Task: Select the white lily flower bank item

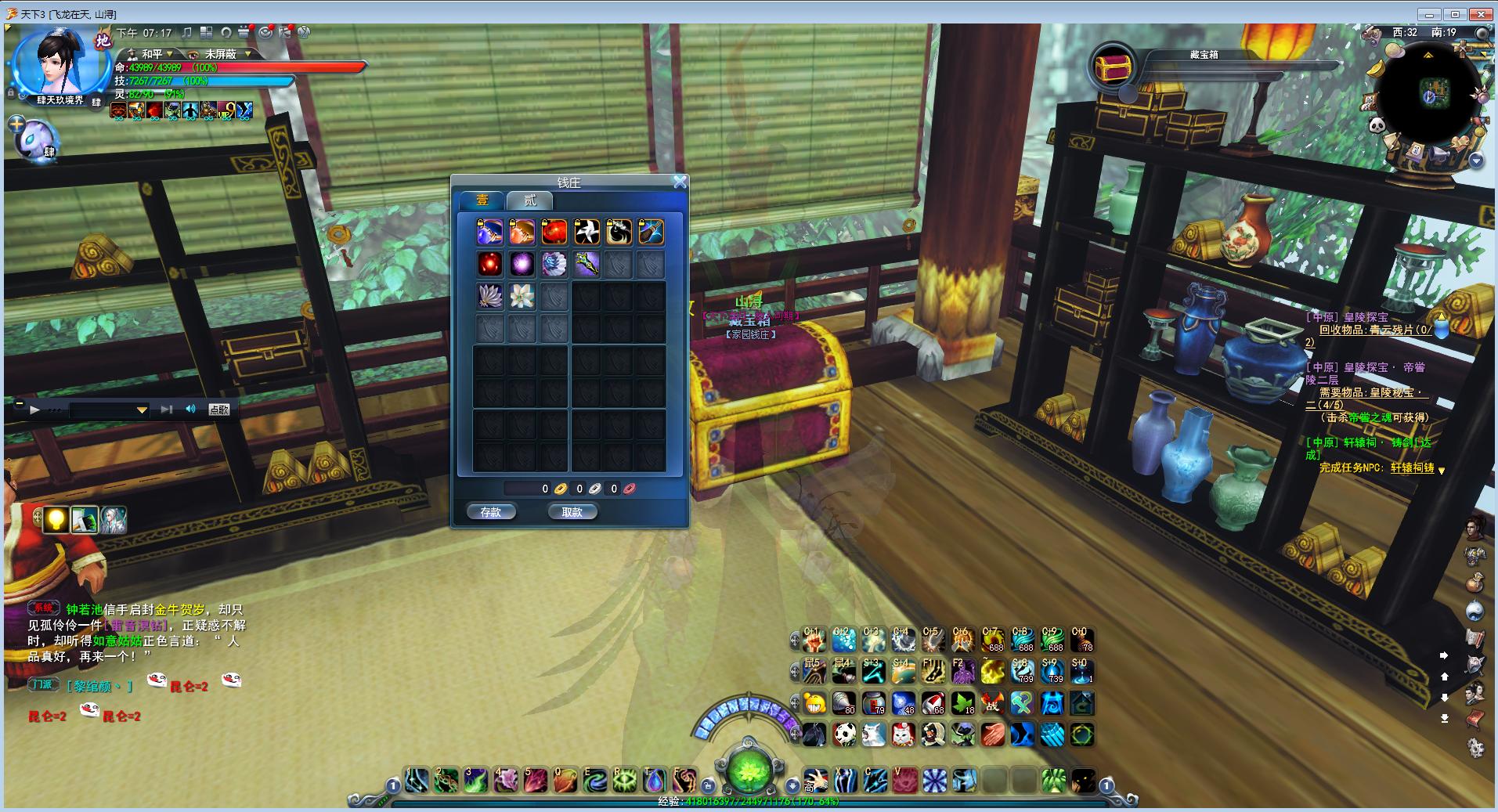Action: (x=522, y=296)
